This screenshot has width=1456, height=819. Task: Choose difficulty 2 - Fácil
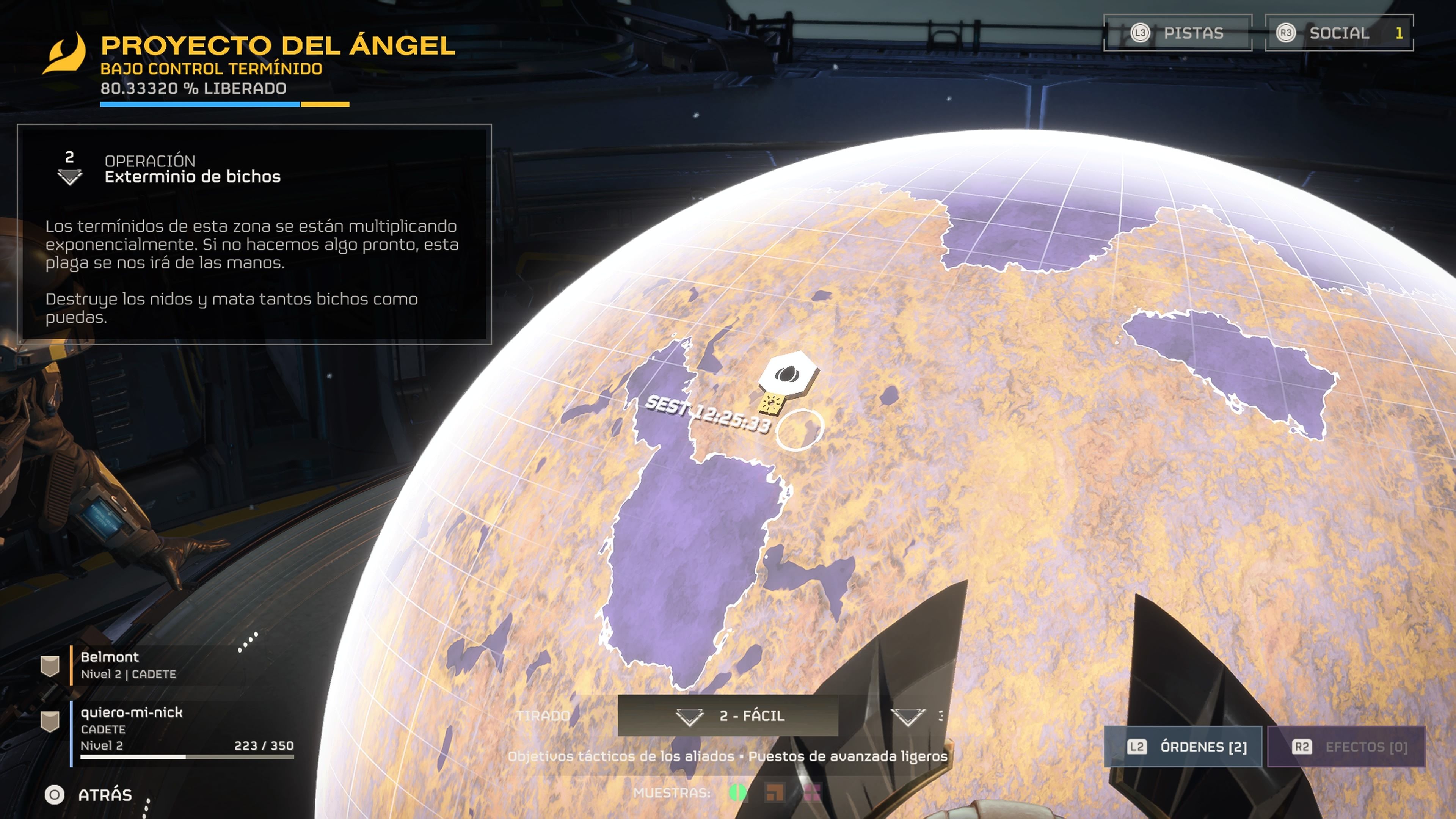[x=728, y=715]
